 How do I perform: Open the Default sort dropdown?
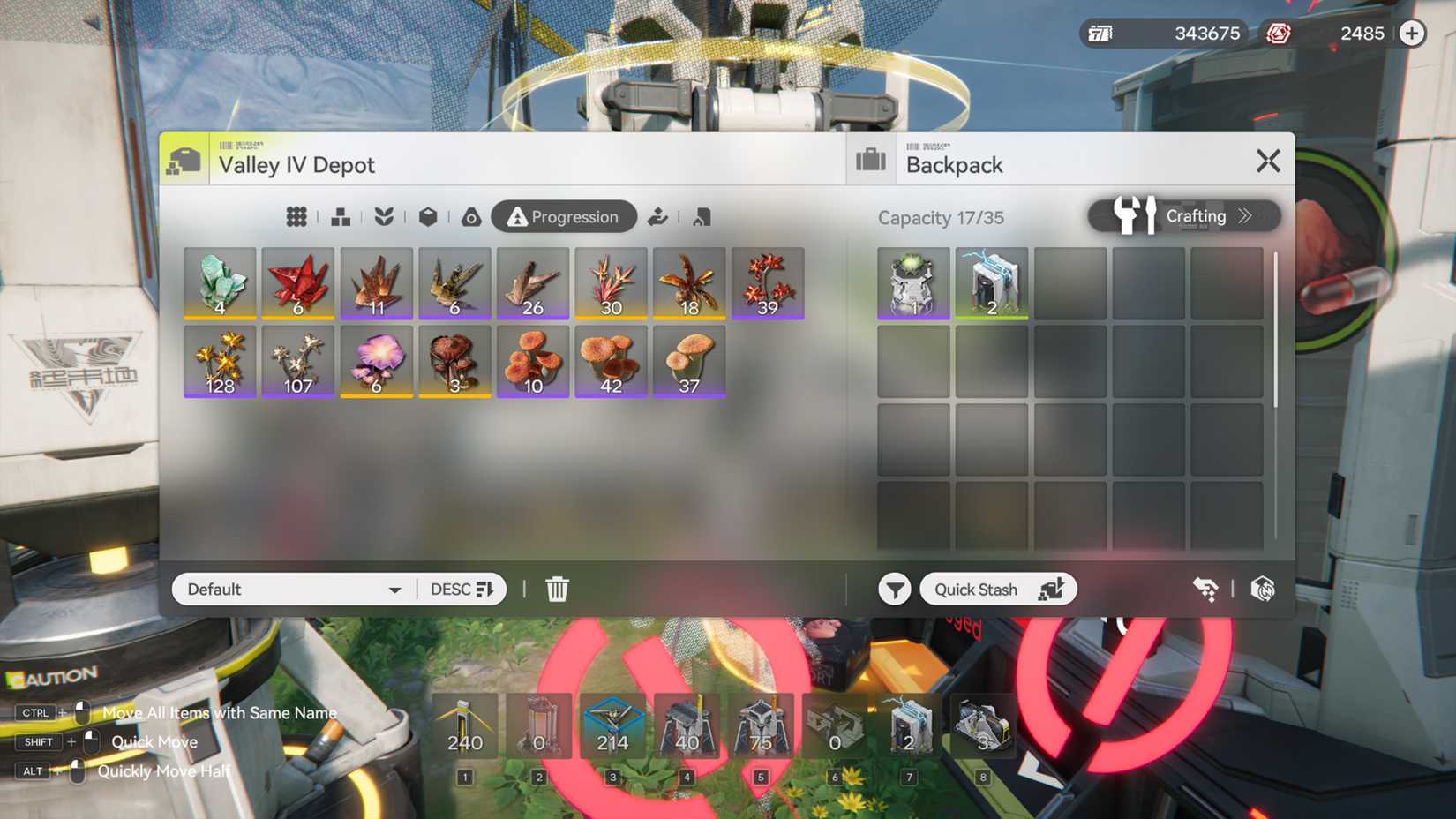click(291, 589)
